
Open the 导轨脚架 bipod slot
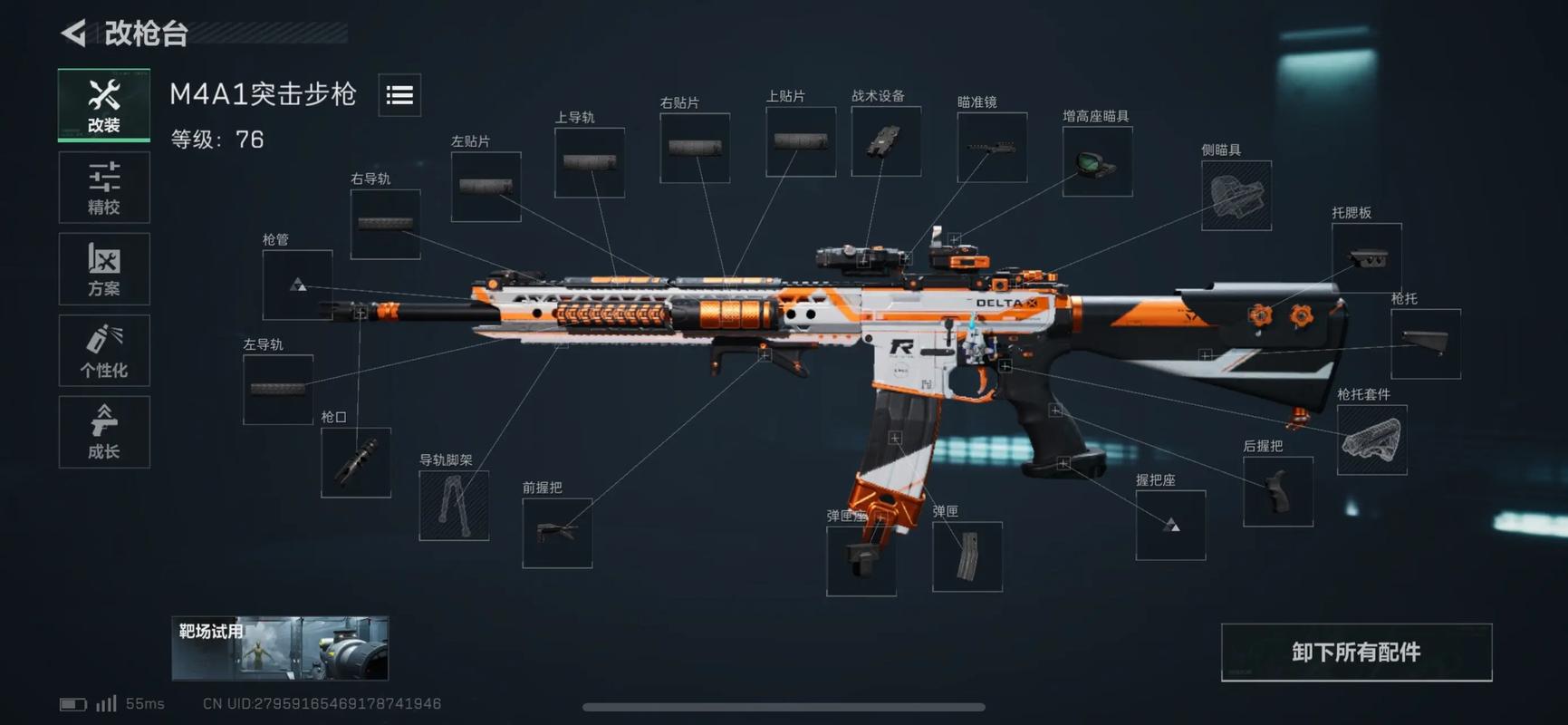pyautogui.click(x=454, y=506)
